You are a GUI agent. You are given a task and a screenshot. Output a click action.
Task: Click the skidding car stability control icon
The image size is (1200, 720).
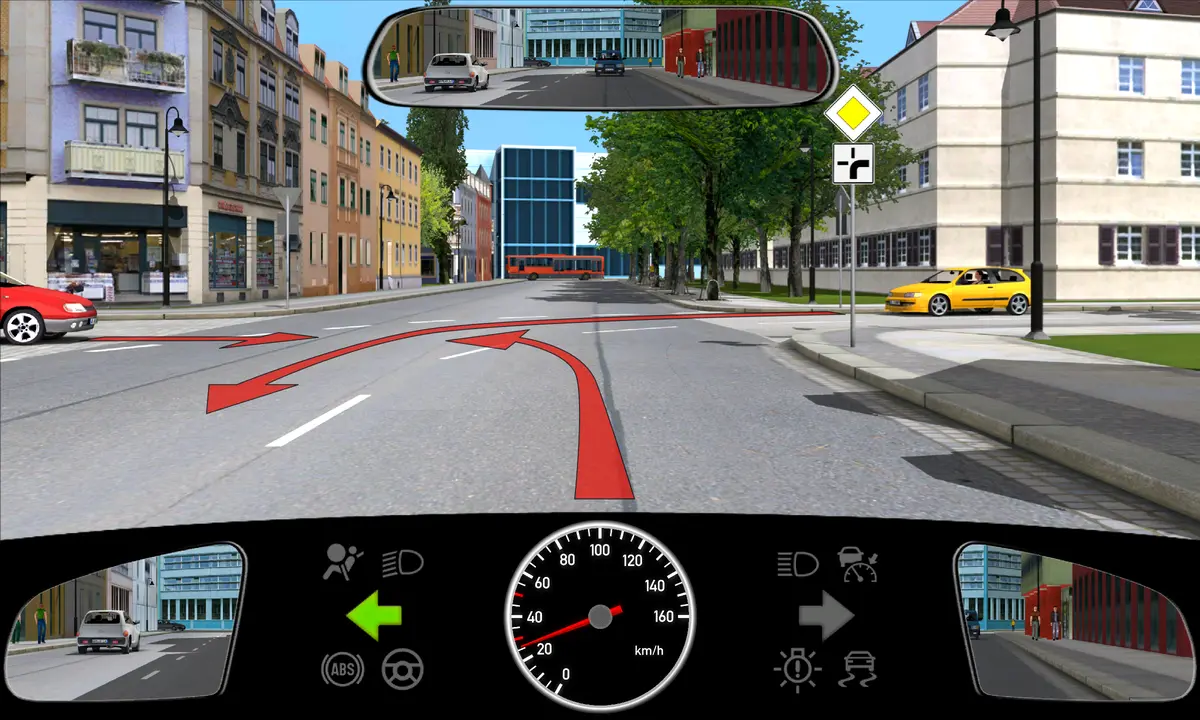click(x=859, y=668)
